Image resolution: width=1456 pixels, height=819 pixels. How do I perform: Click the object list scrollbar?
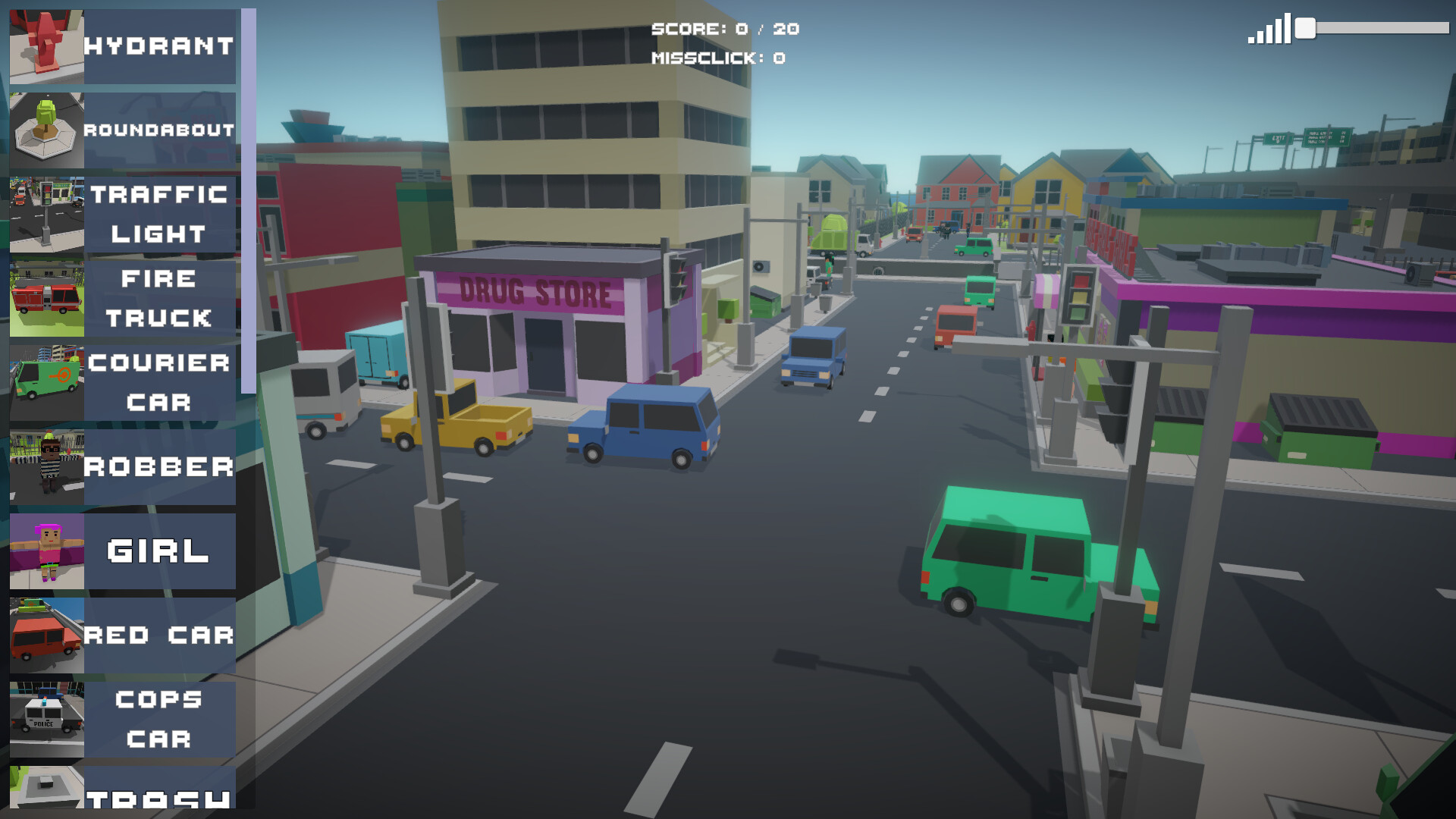(248, 201)
